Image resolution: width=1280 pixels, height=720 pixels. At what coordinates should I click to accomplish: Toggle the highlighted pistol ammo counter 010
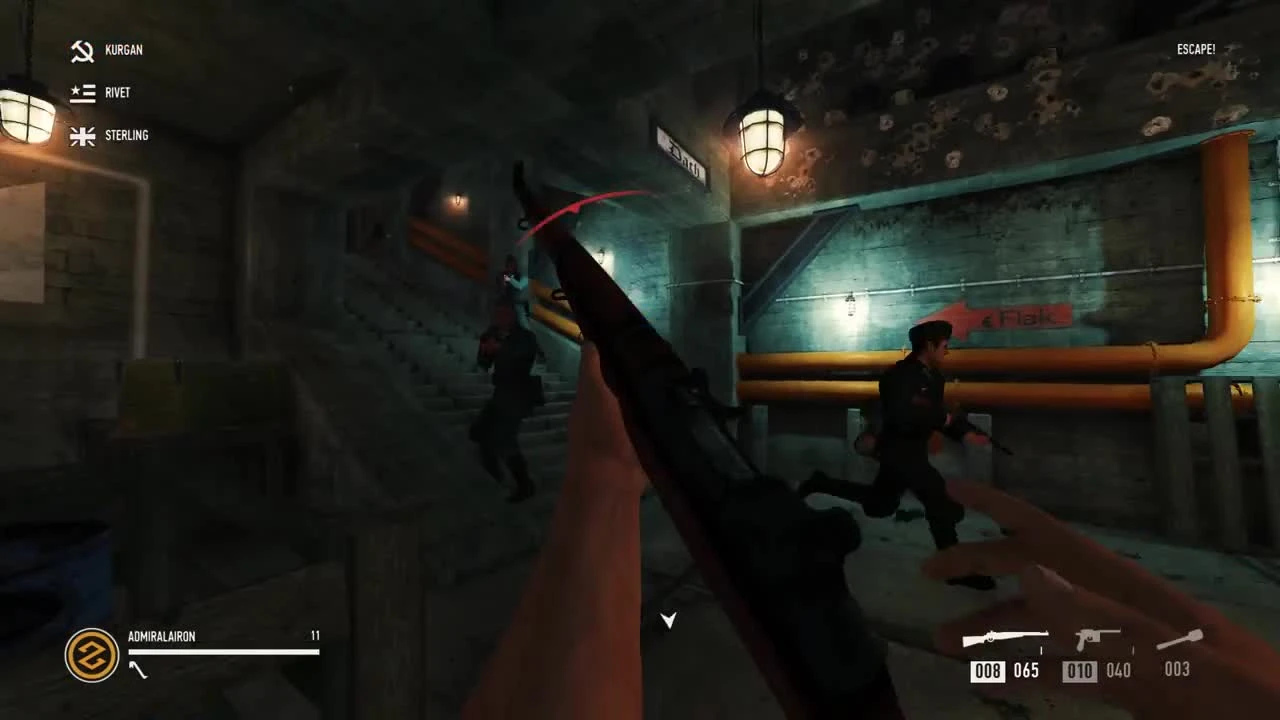(x=1079, y=671)
